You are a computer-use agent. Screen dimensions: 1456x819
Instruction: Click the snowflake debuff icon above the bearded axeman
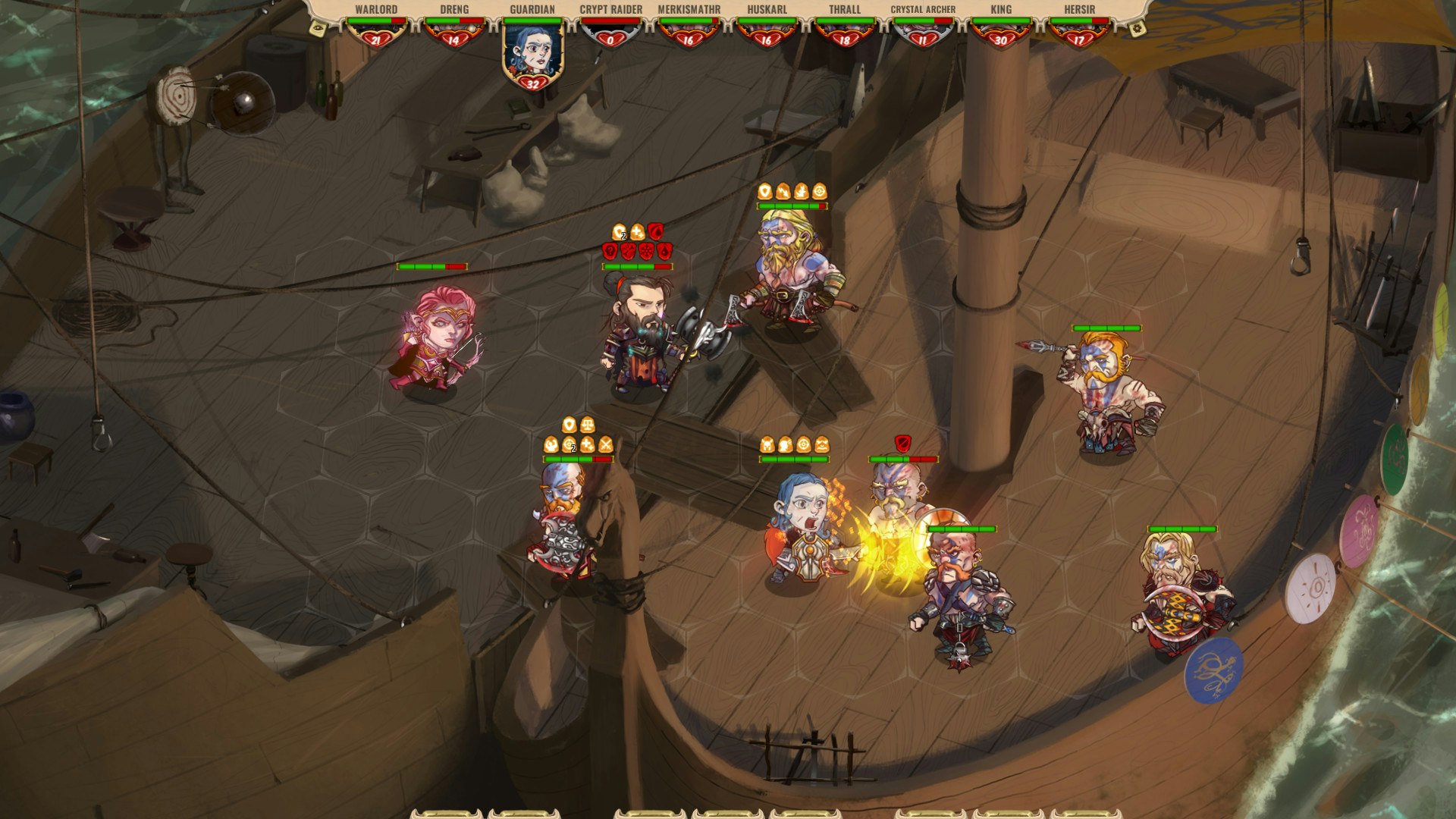[645, 251]
